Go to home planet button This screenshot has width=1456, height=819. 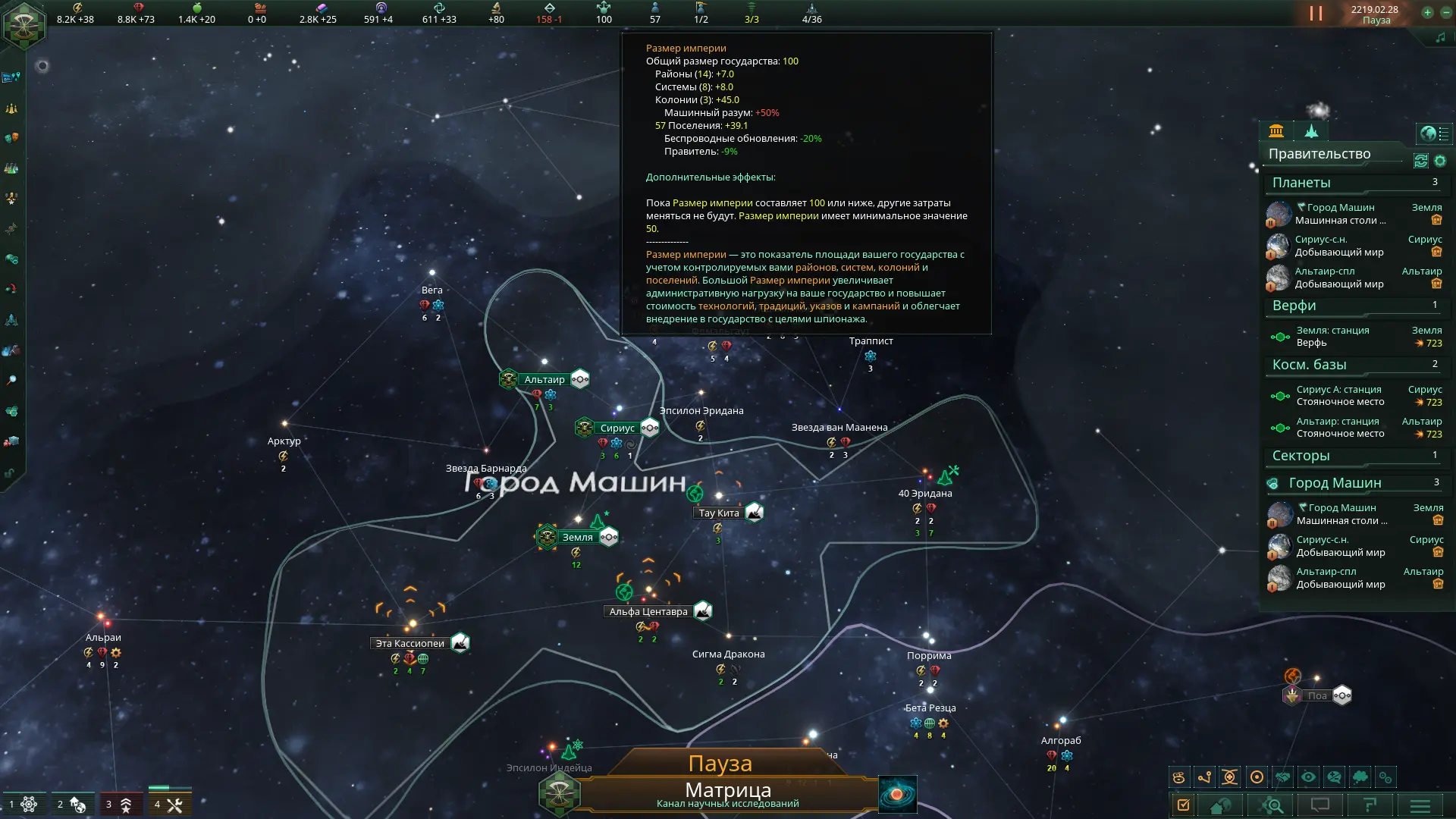[x=1220, y=805]
